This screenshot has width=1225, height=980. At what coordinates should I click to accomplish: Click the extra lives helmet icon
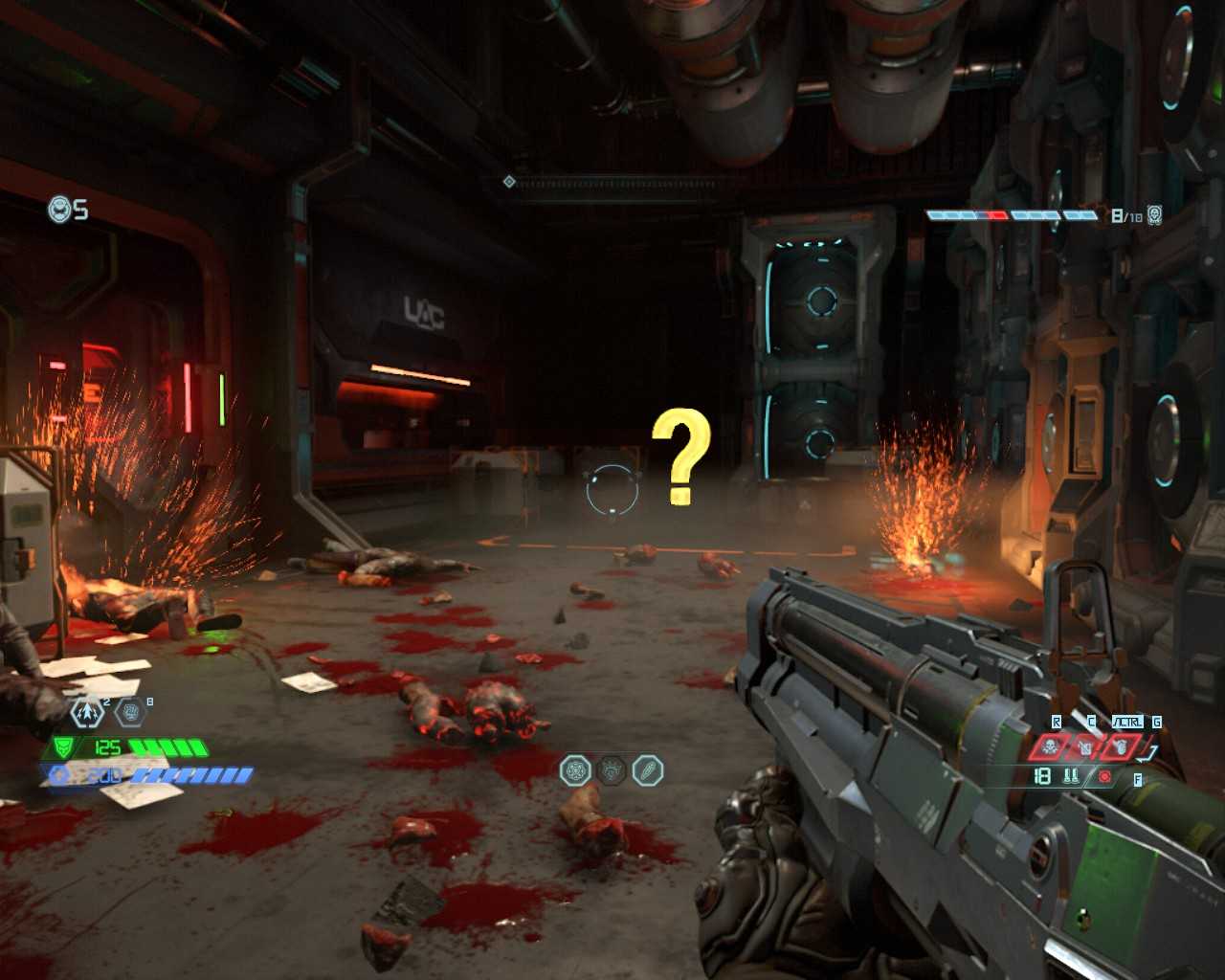(x=59, y=209)
